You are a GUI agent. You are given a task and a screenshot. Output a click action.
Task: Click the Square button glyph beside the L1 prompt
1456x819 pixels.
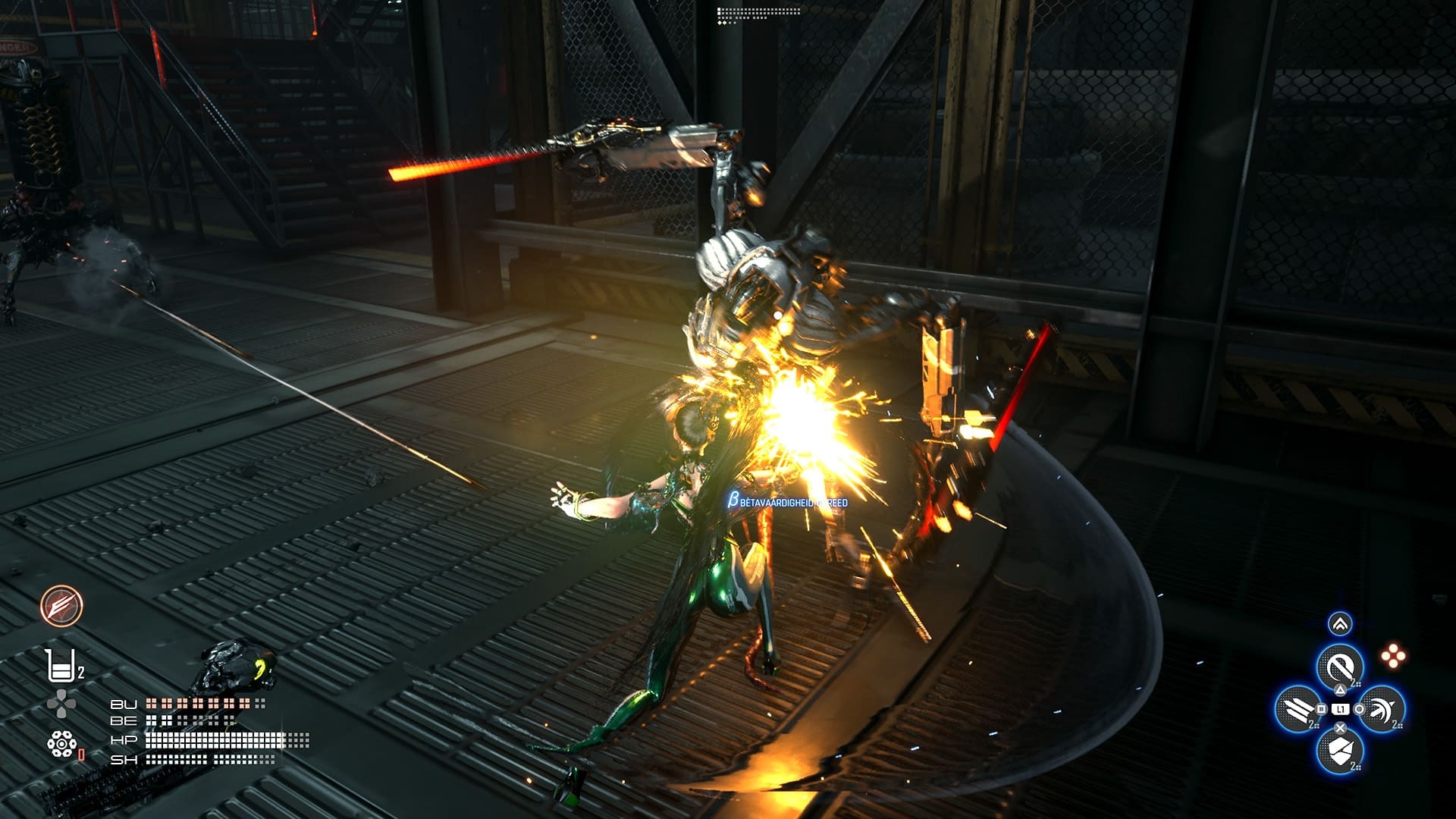click(x=1323, y=710)
